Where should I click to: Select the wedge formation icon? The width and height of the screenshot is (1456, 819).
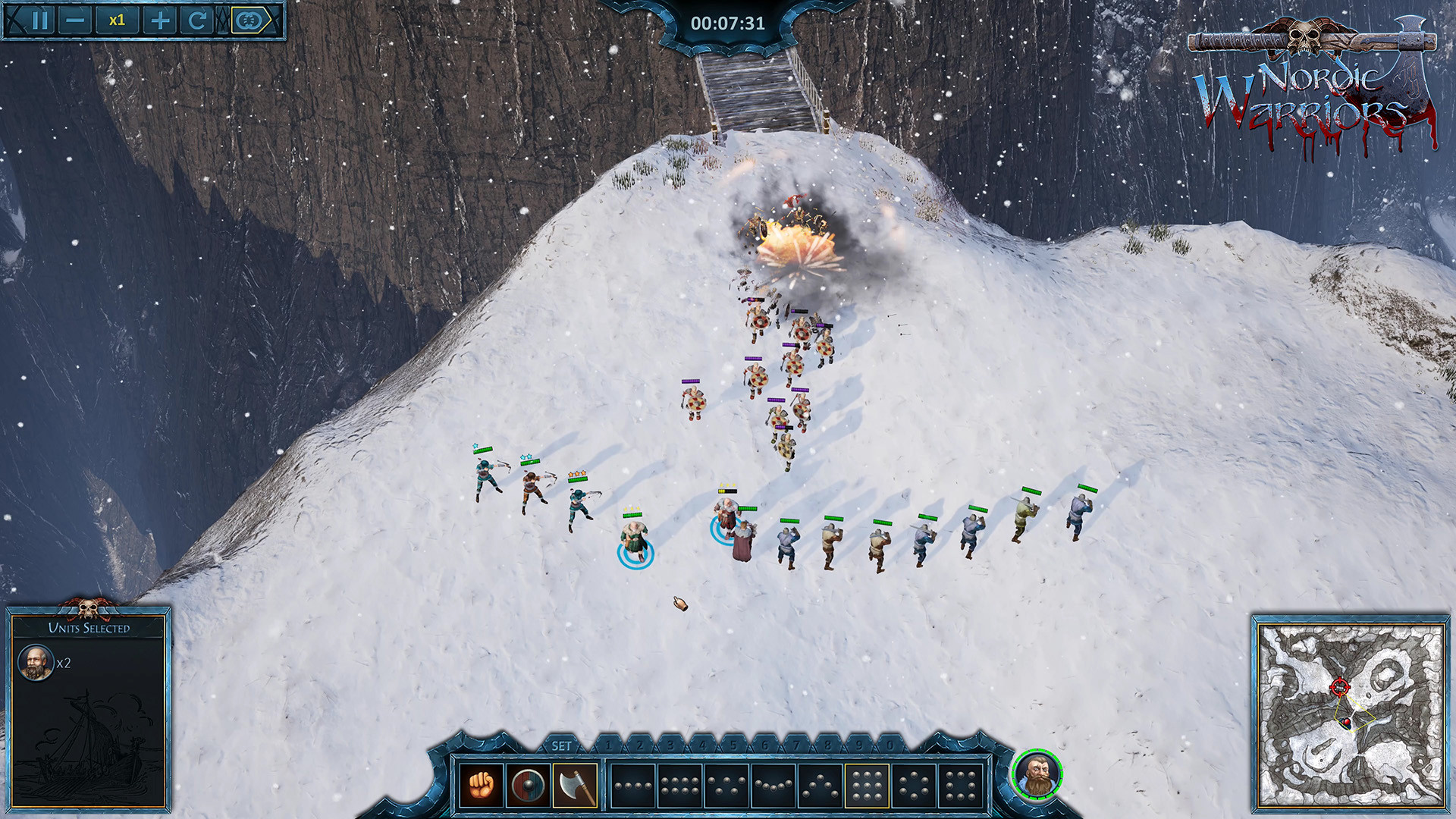818,787
